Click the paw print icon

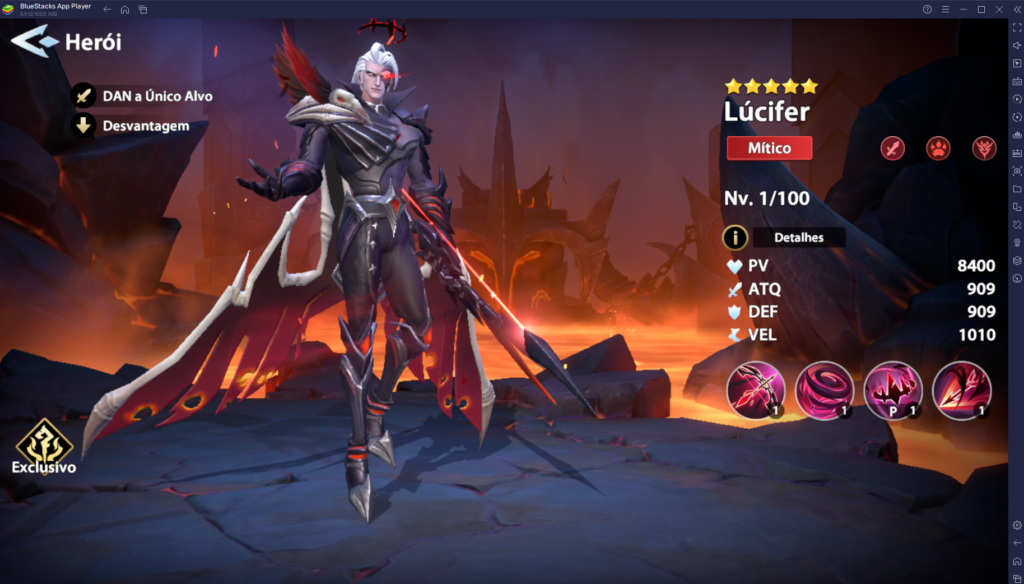click(x=938, y=149)
